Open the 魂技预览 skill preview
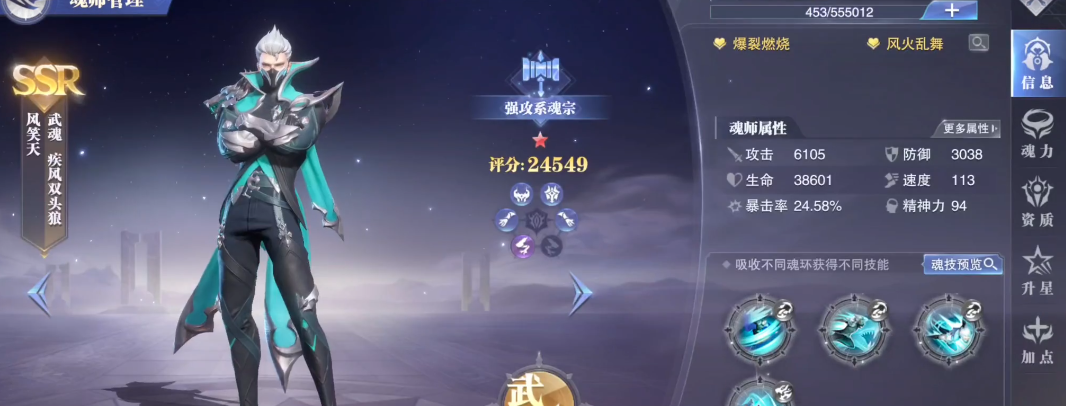Viewport: 1066px width, 406px height. point(962,264)
